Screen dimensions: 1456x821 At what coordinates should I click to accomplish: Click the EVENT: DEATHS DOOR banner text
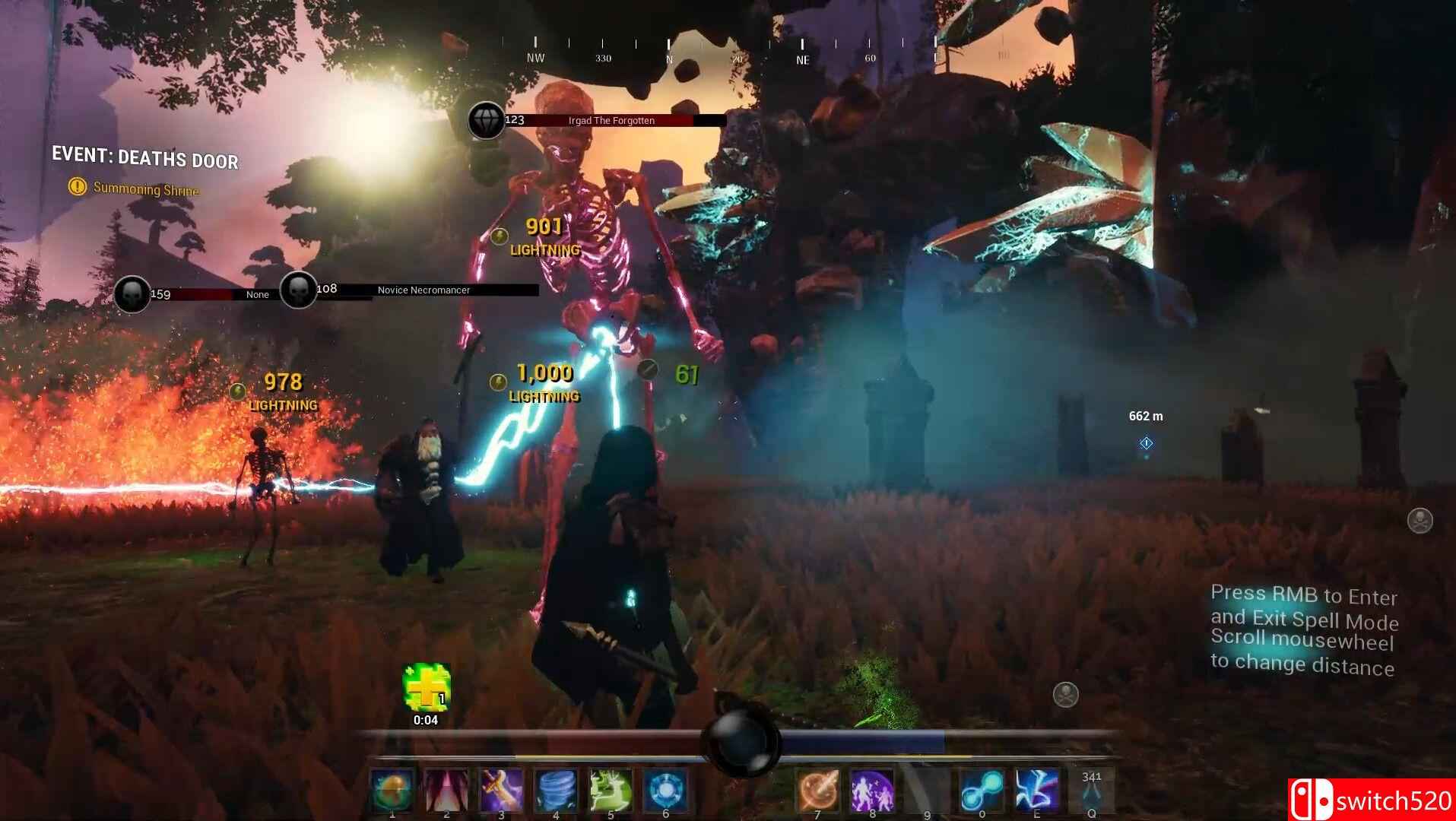point(144,160)
